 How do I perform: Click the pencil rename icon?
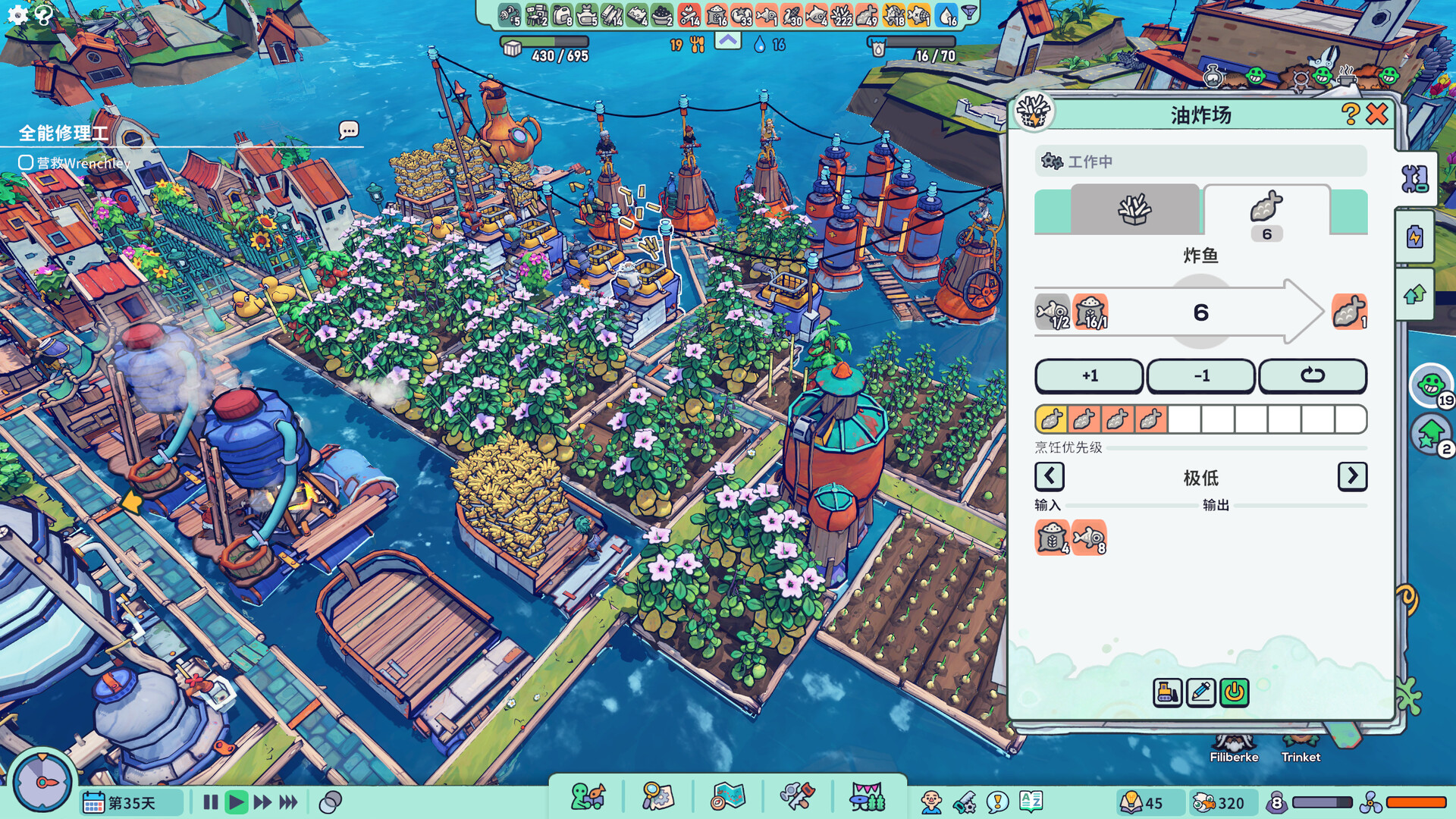(x=1200, y=692)
